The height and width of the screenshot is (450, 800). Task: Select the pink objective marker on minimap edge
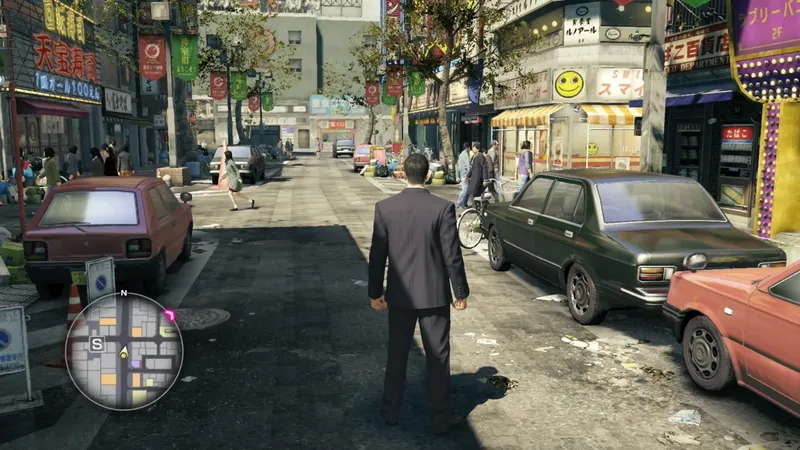[169, 315]
